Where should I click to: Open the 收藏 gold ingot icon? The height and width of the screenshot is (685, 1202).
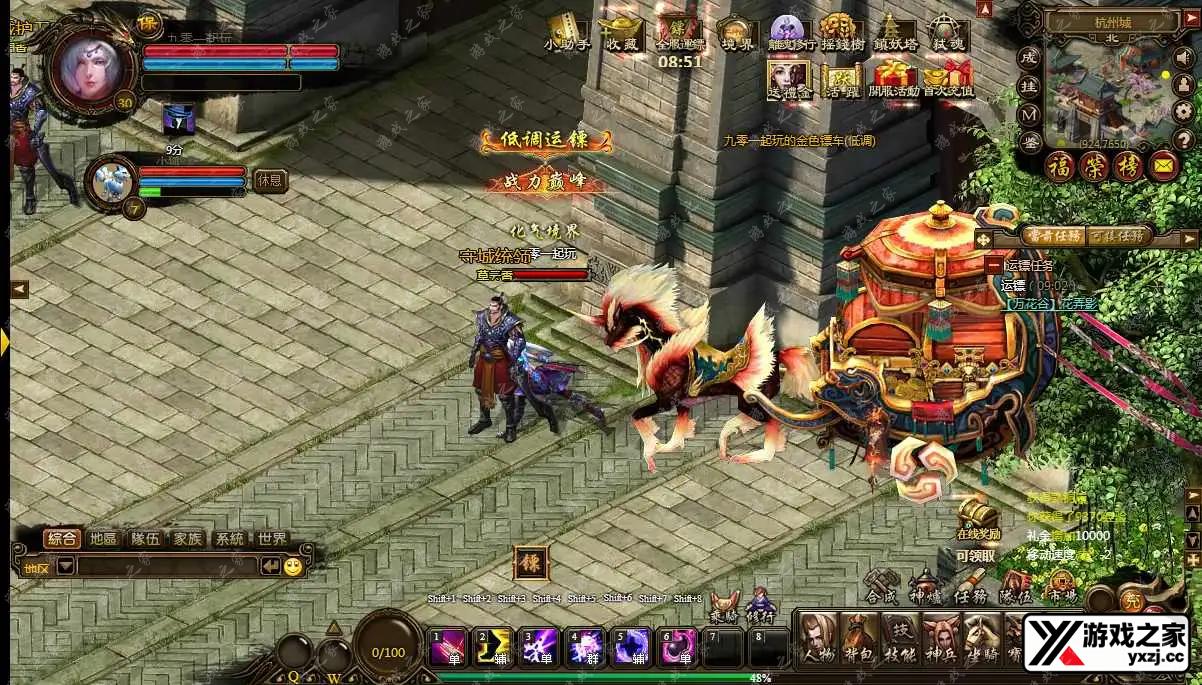[621, 33]
